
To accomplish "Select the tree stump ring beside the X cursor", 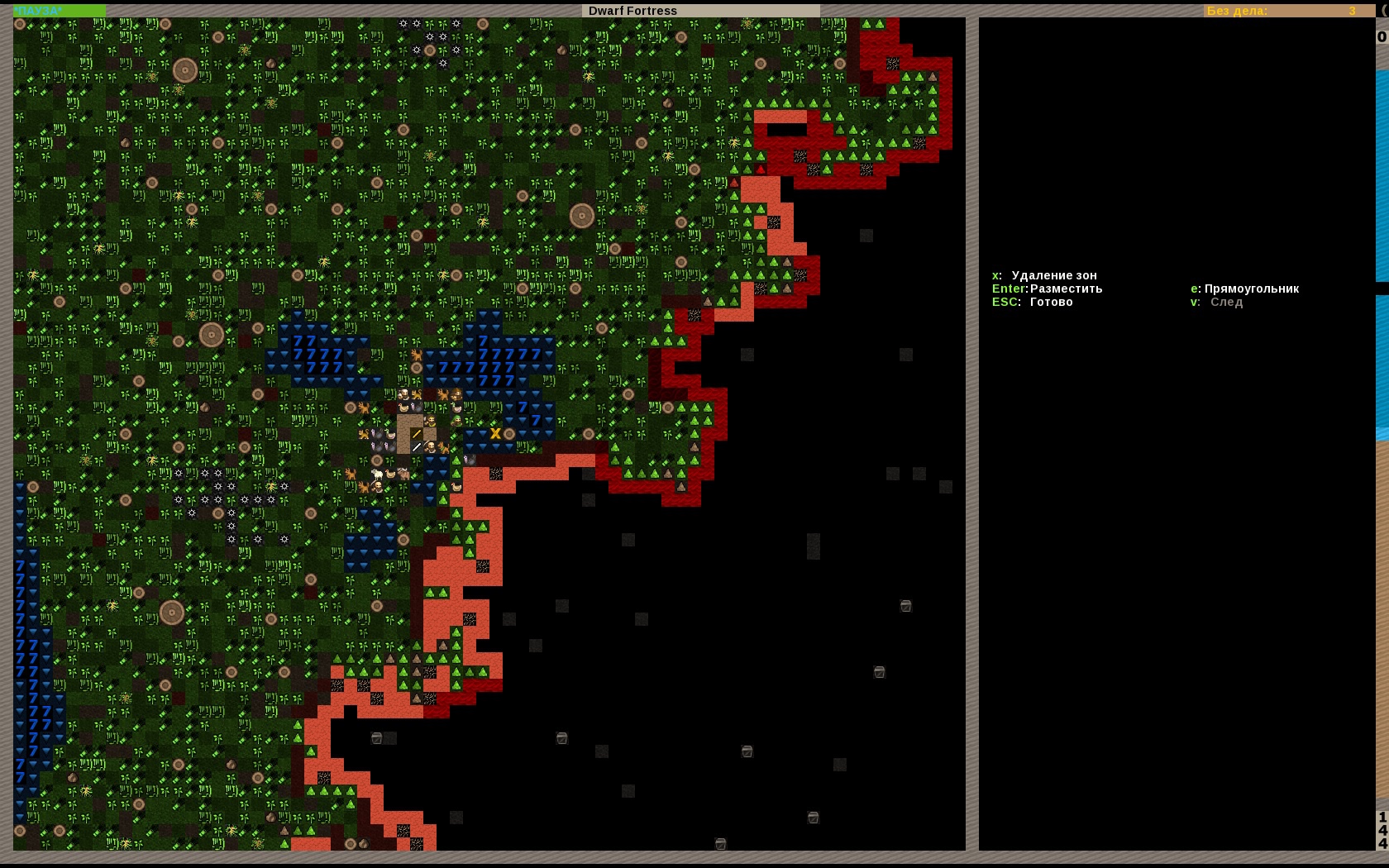I will click(x=508, y=434).
